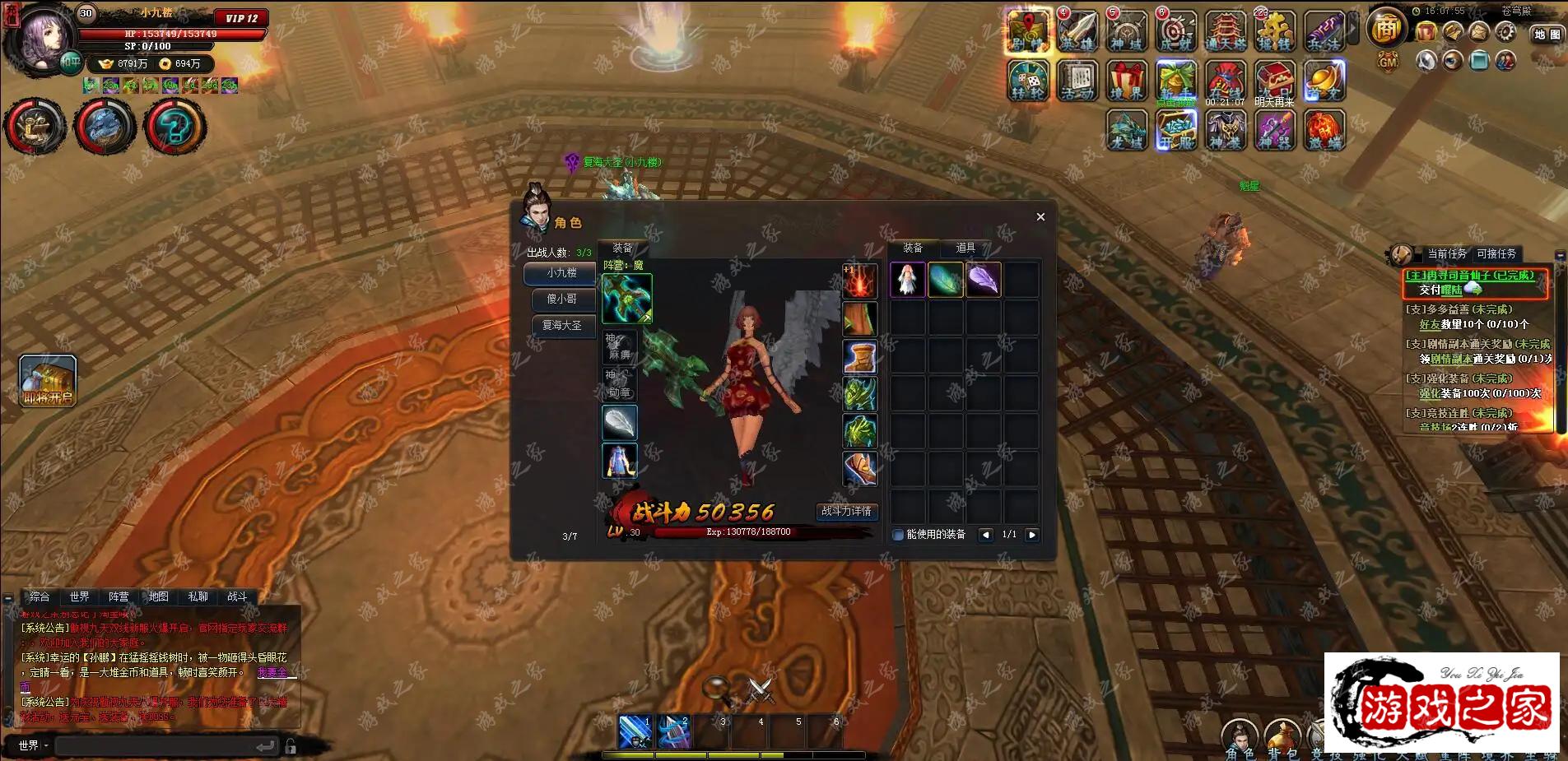
Task: Open 战斗力详情 combat power details
Action: 846,511
